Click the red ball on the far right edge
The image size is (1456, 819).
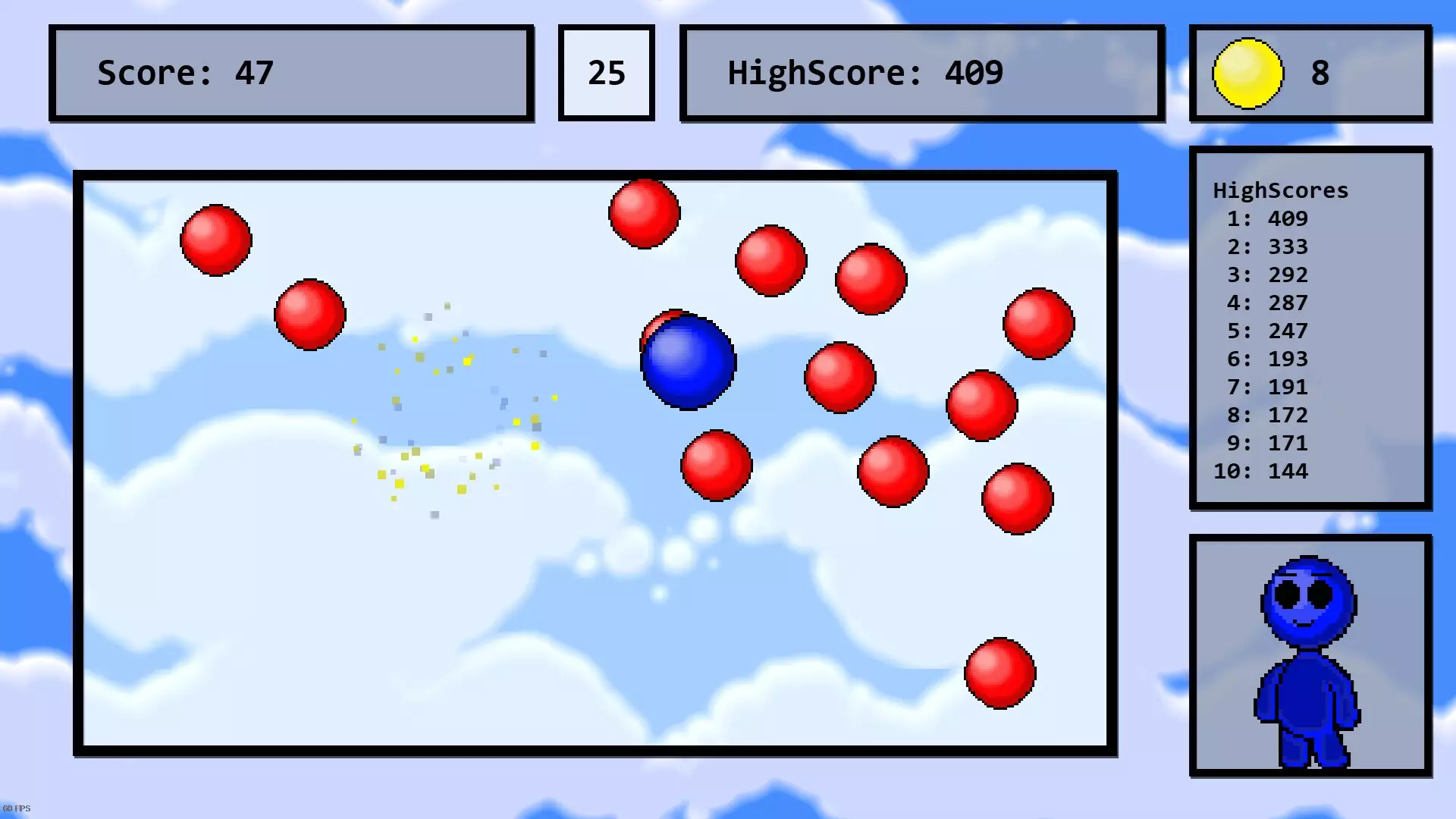pos(1039,325)
